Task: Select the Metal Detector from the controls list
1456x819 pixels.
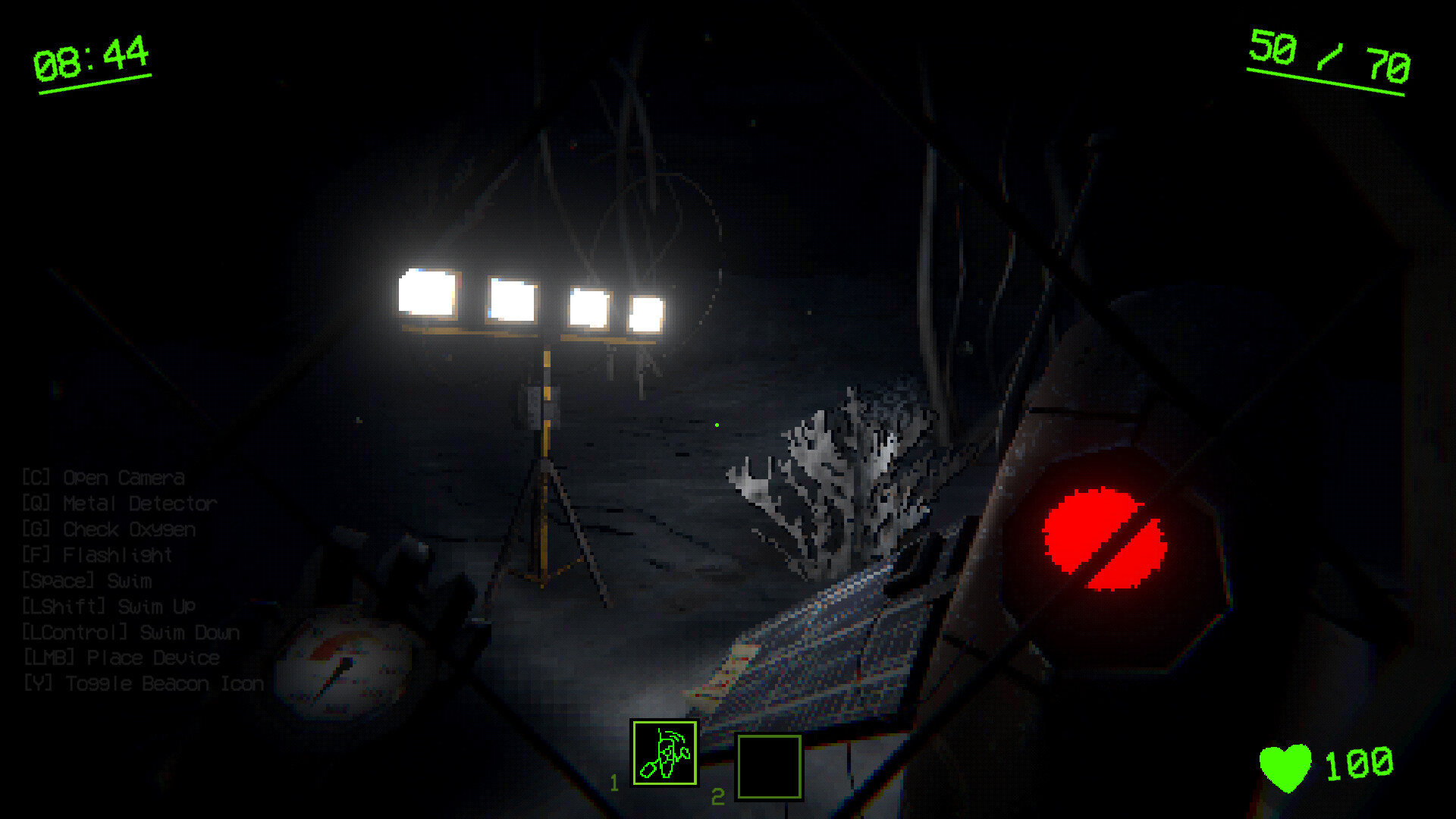Action: [119, 503]
